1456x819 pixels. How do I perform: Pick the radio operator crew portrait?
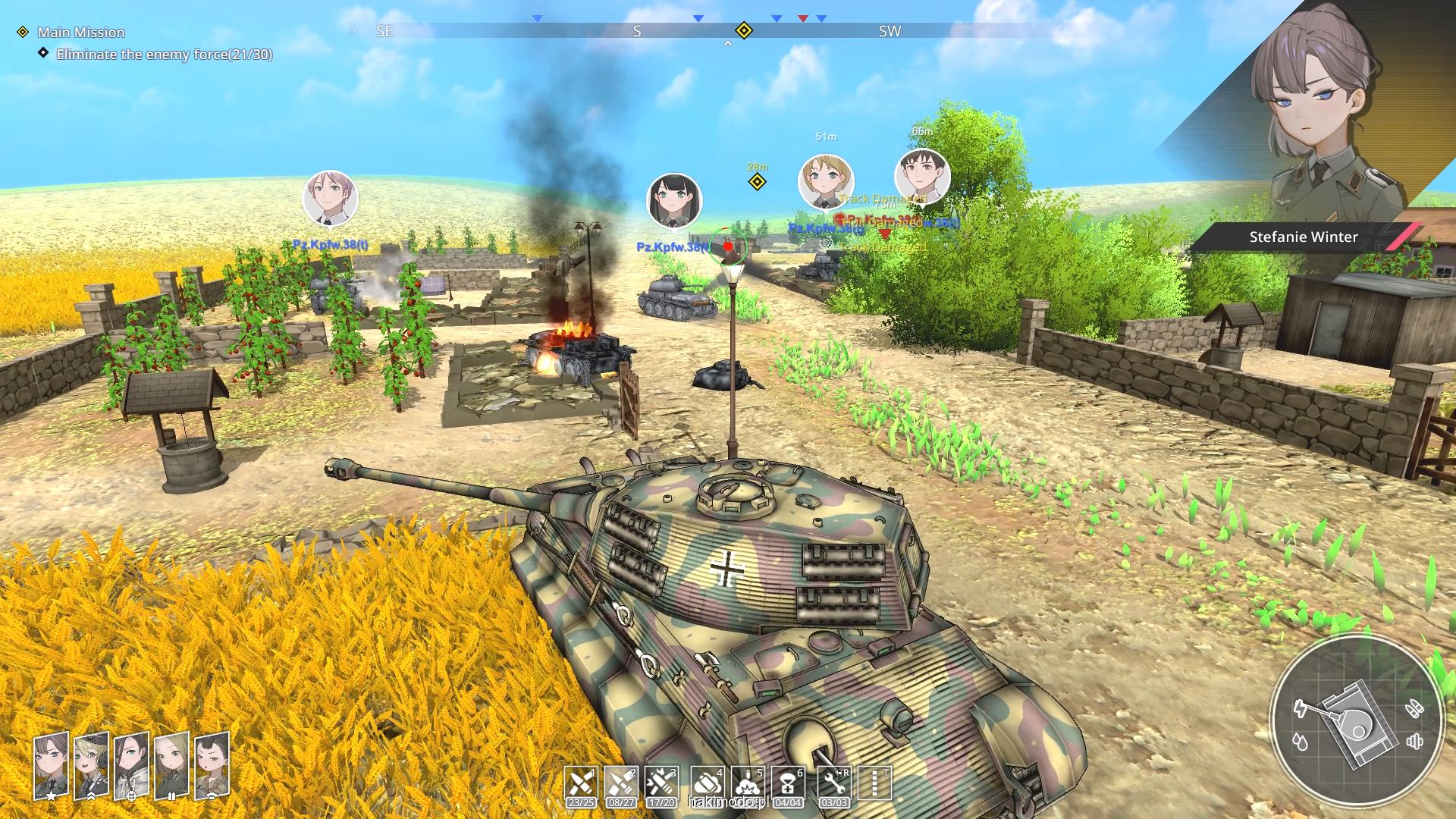[x=212, y=766]
